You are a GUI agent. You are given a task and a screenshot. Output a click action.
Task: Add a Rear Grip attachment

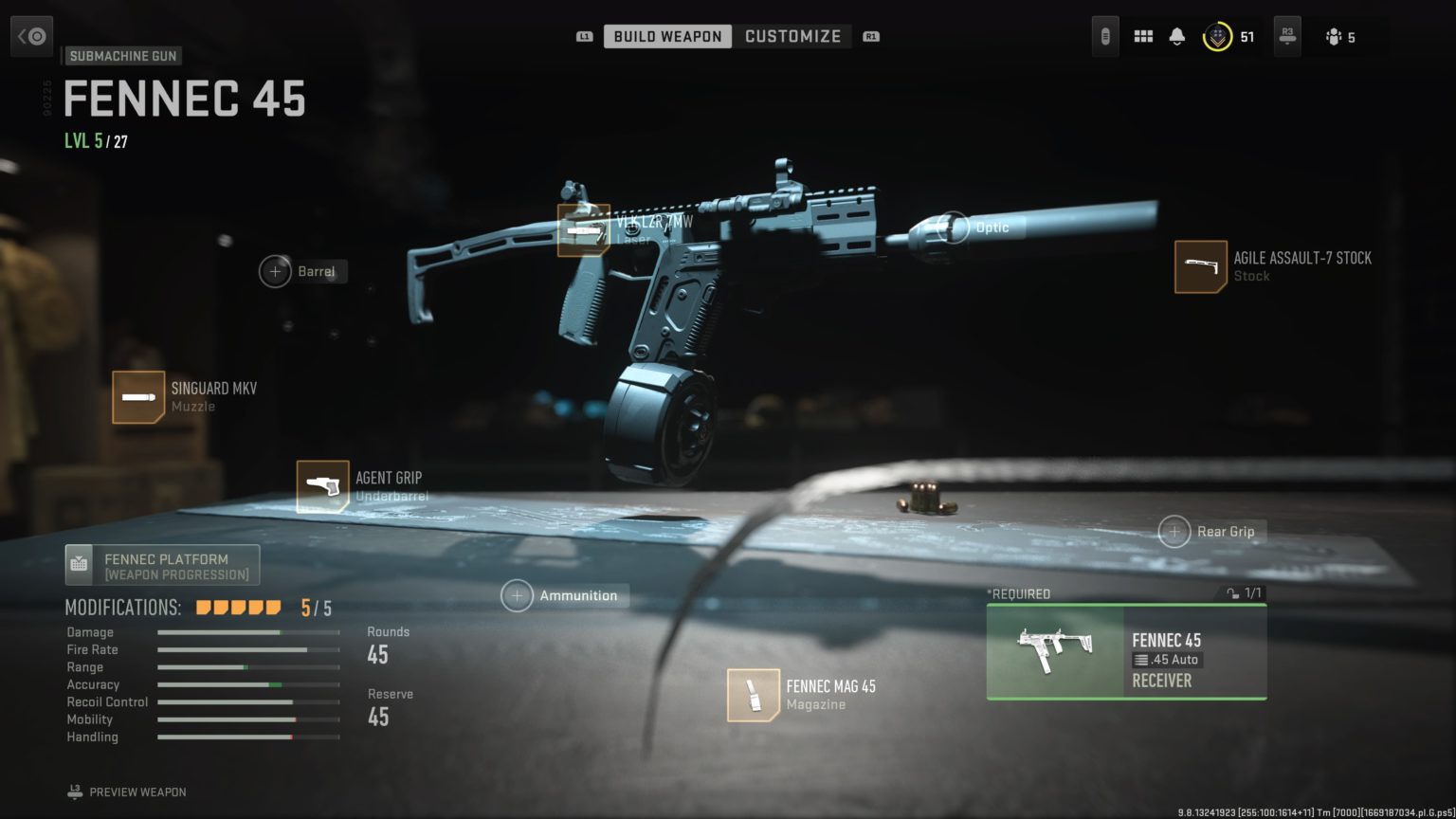click(1174, 532)
